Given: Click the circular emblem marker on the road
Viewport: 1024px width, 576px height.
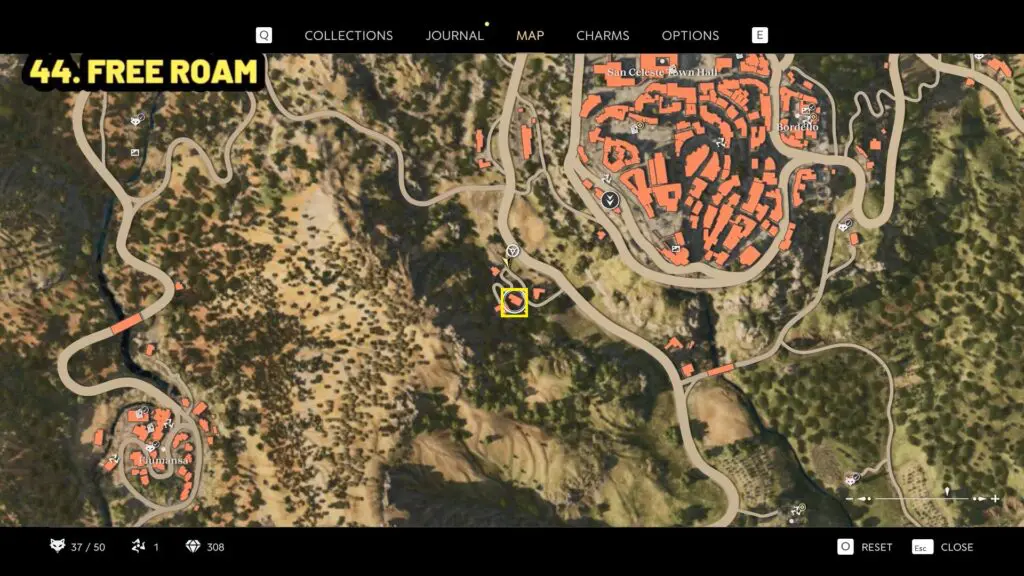Looking at the screenshot, I should pyautogui.click(x=512, y=250).
